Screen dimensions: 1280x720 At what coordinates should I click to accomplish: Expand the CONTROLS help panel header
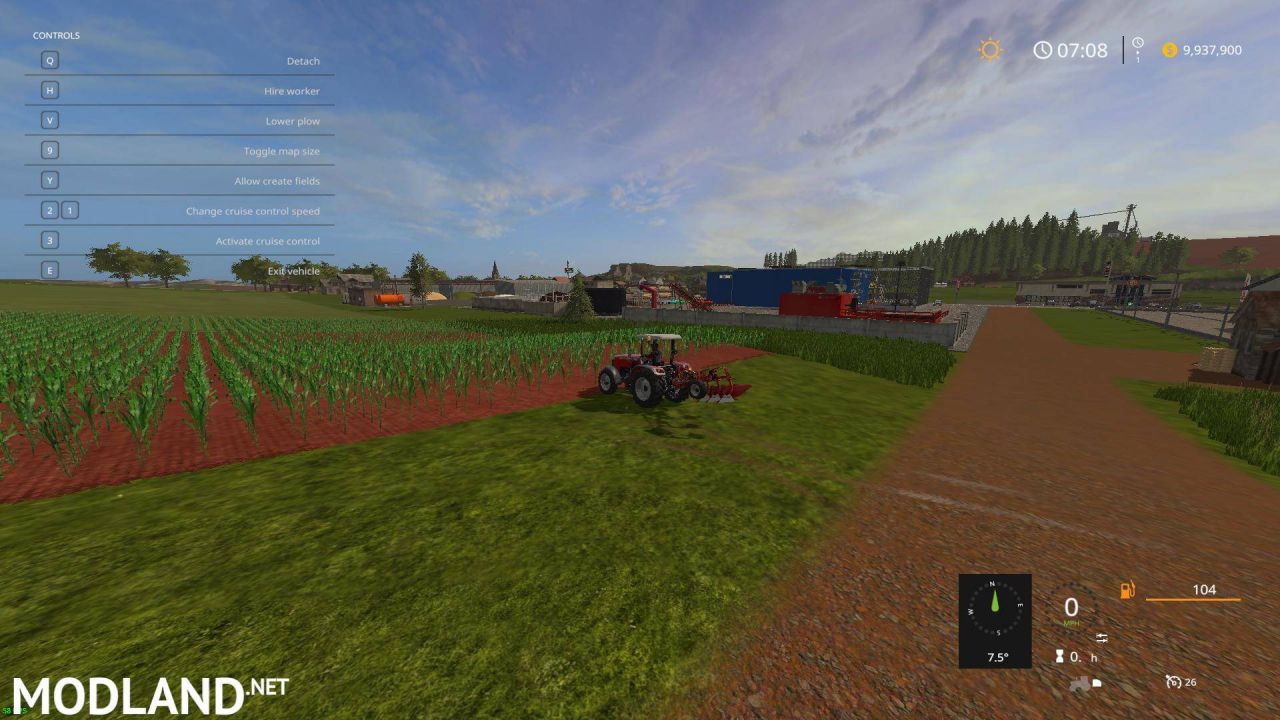57,34
